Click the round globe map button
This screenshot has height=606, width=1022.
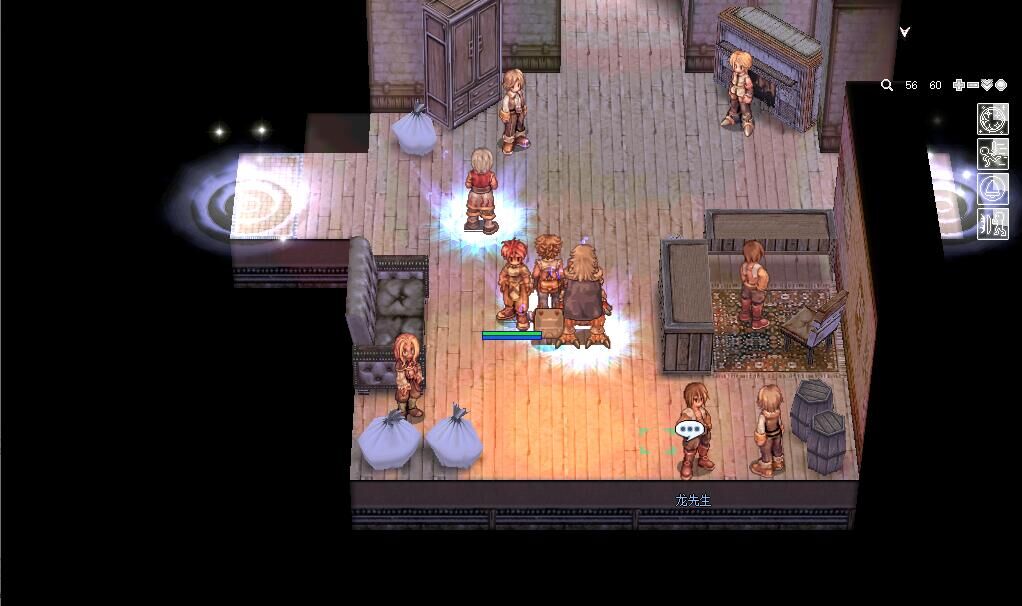click(1001, 86)
